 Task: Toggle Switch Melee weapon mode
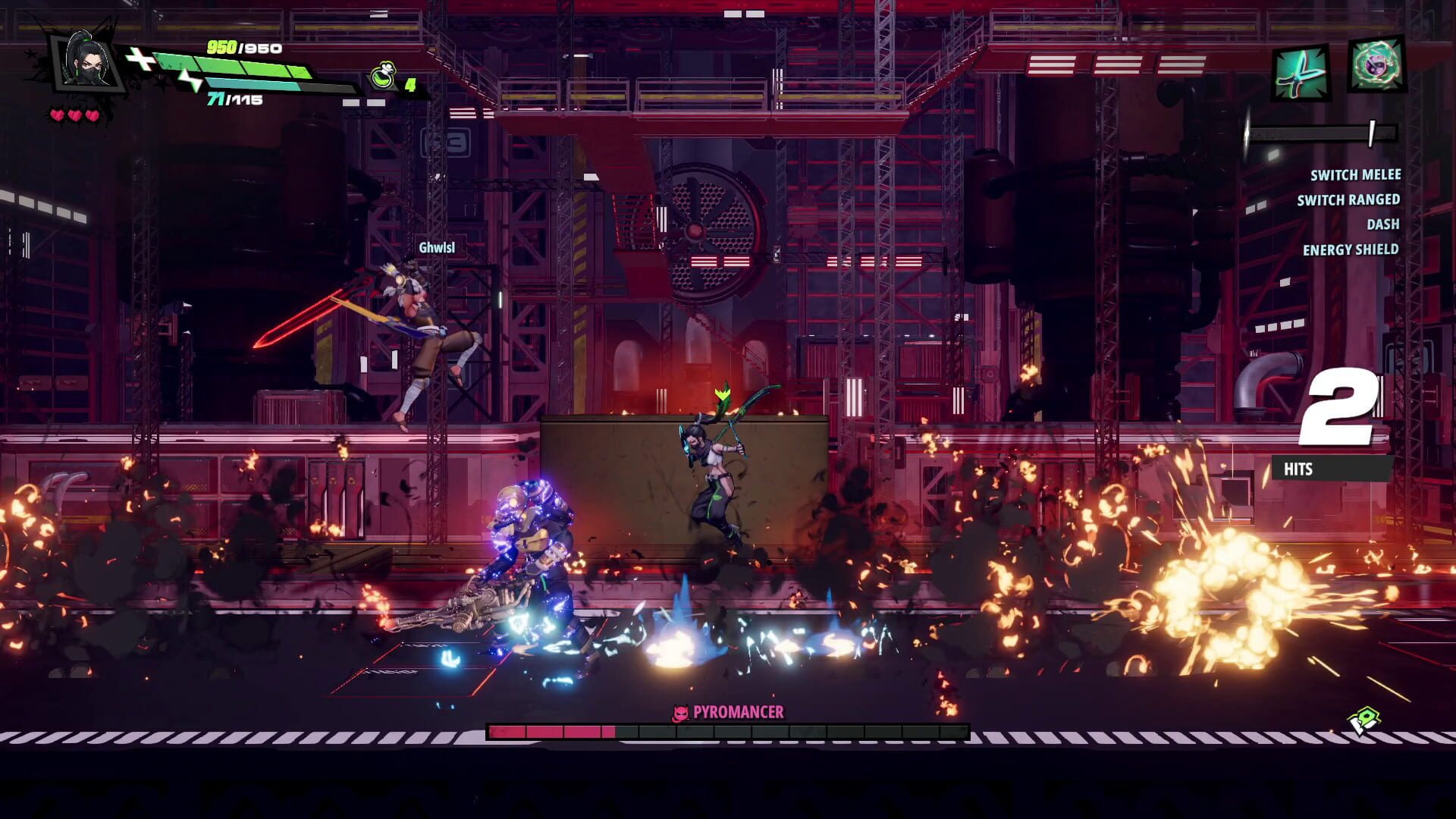[1356, 175]
